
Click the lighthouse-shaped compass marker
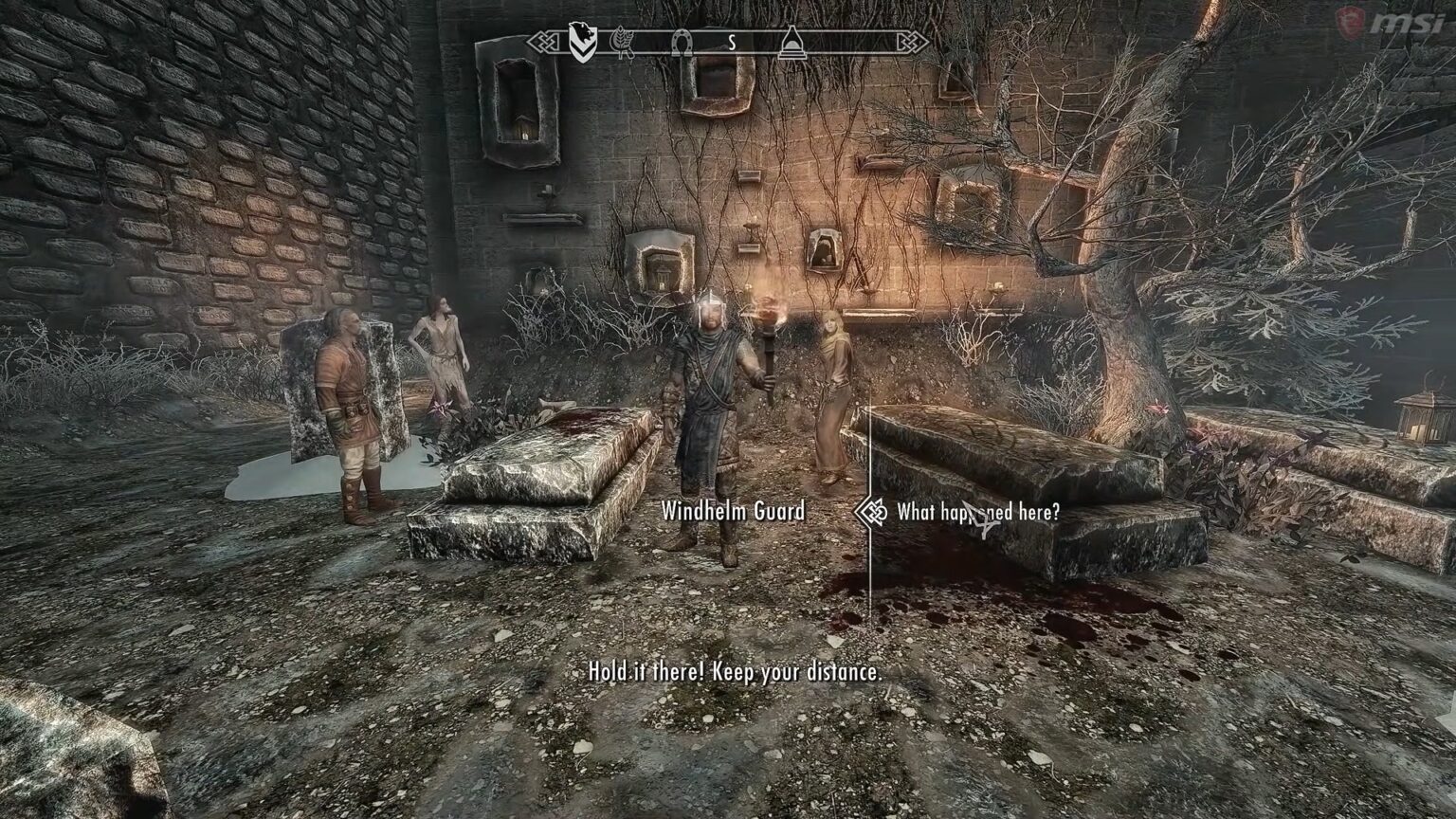pos(792,44)
